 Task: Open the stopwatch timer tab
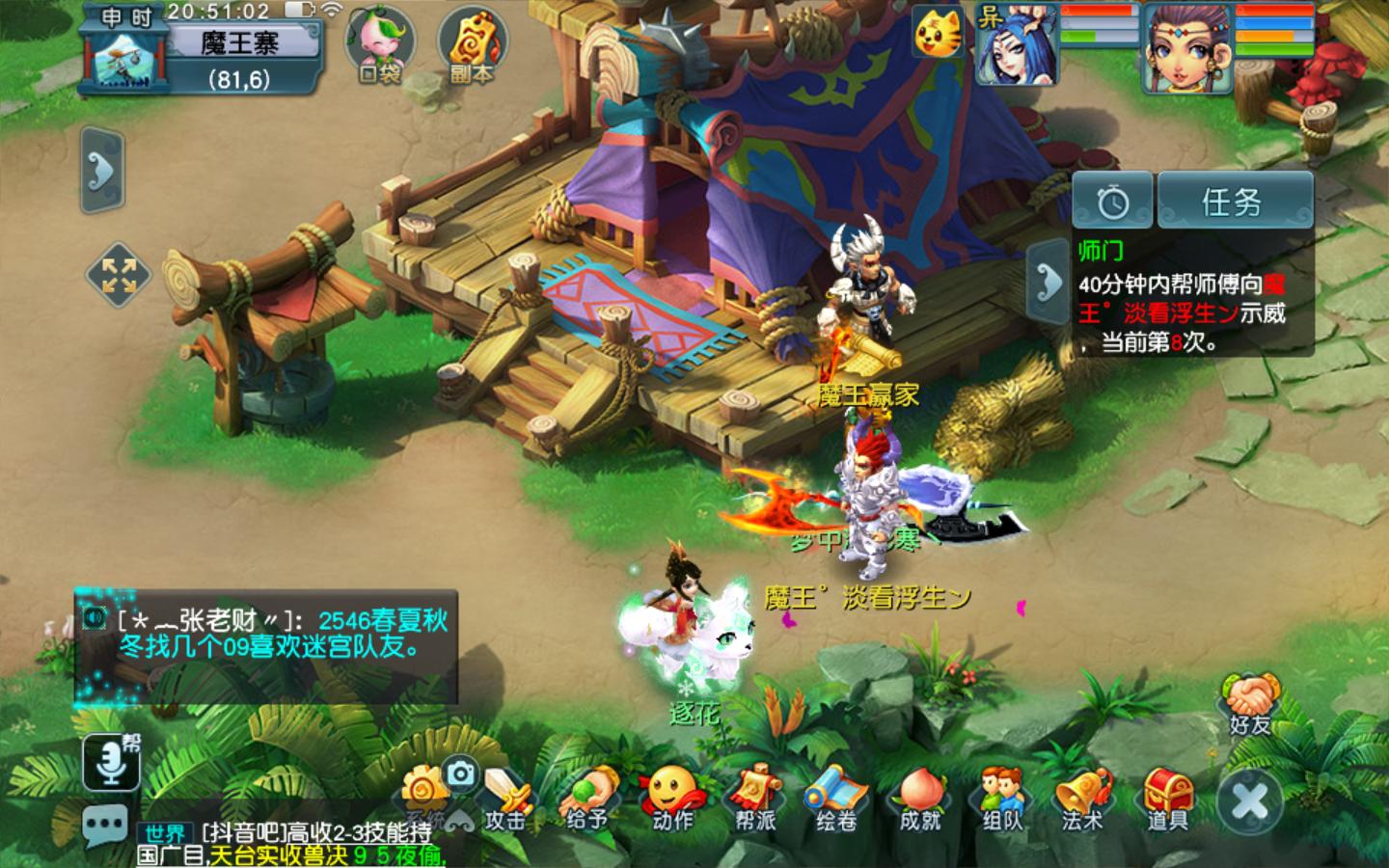coord(1113,202)
